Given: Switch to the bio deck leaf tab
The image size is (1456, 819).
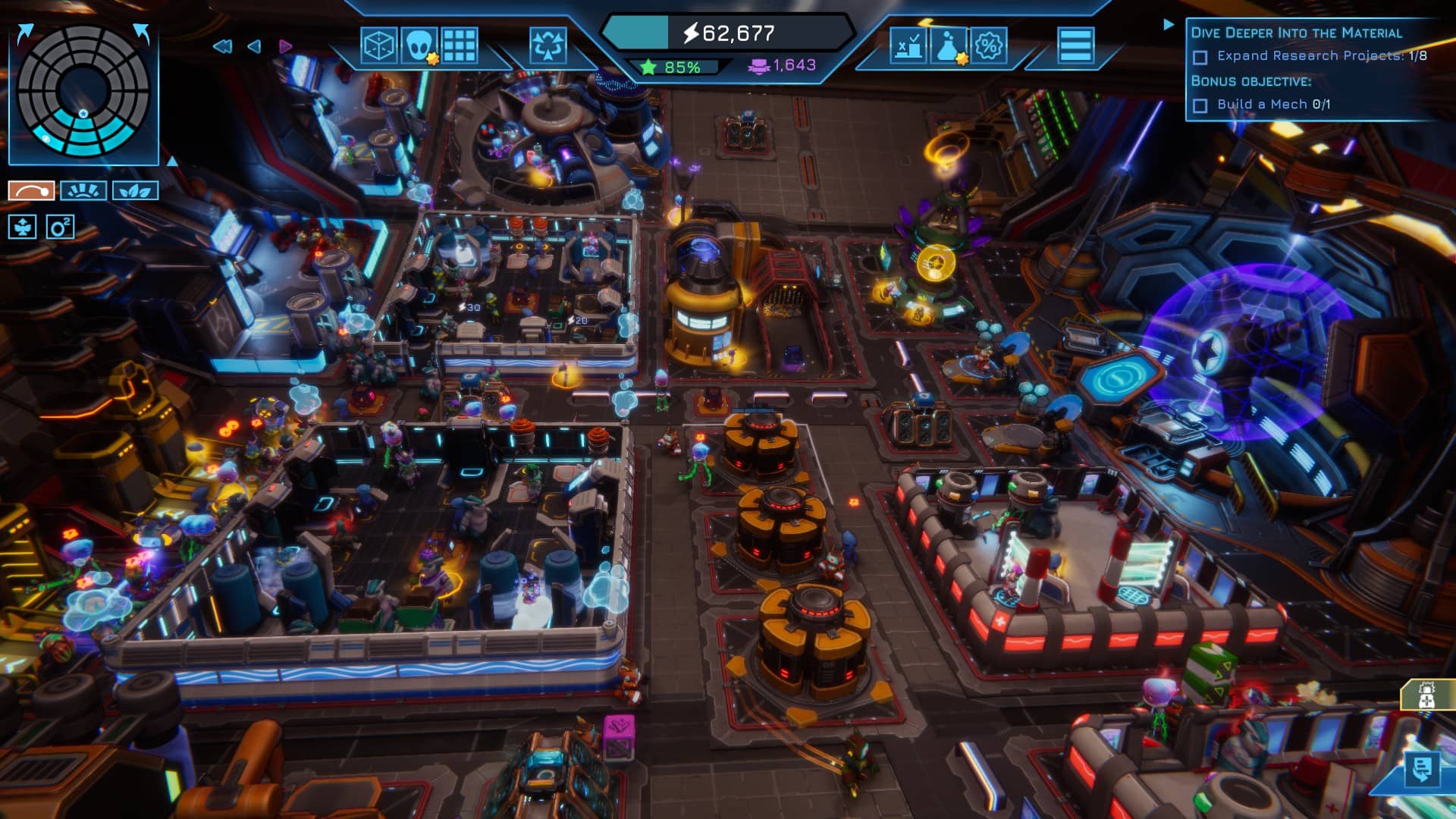Looking at the screenshot, I should pyautogui.click(x=135, y=190).
